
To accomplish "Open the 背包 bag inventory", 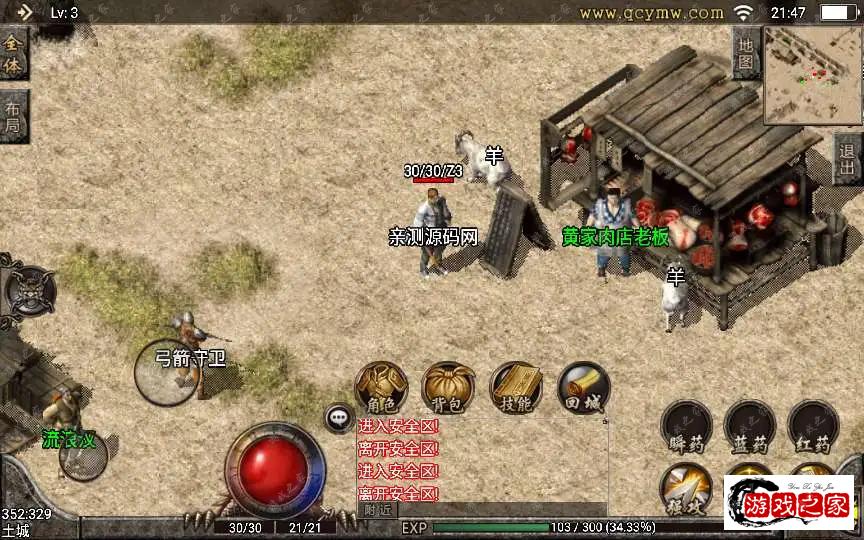I will [448, 388].
